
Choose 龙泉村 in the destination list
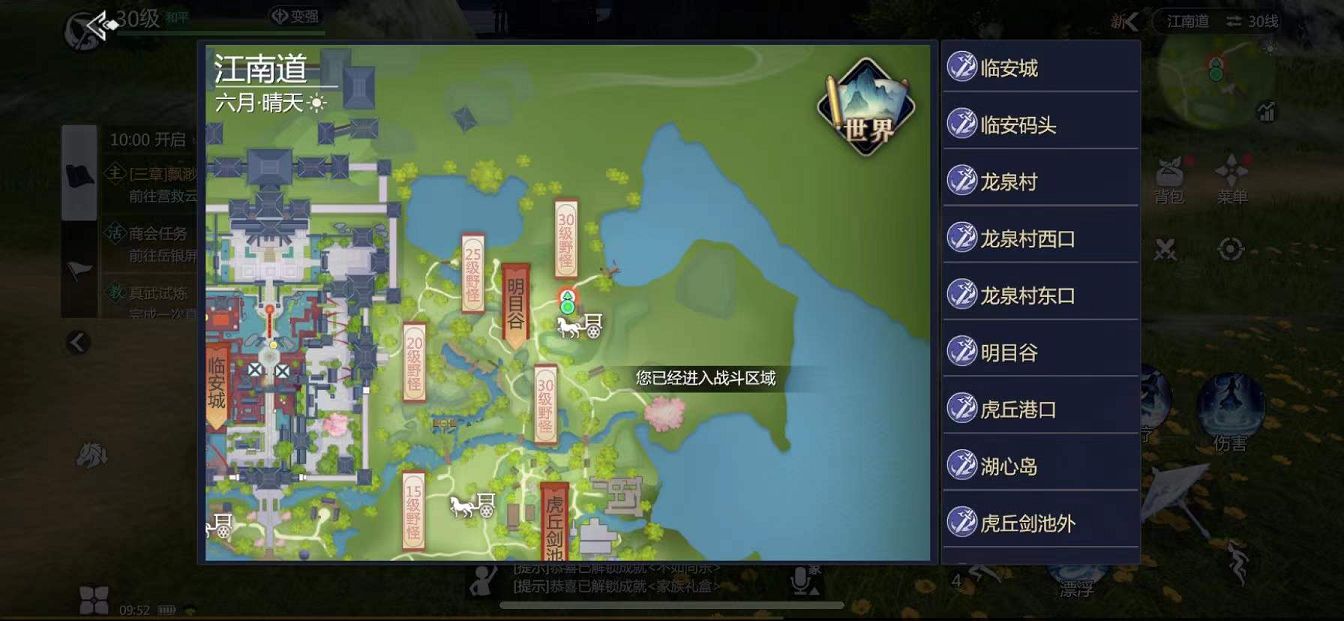coord(1040,182)
